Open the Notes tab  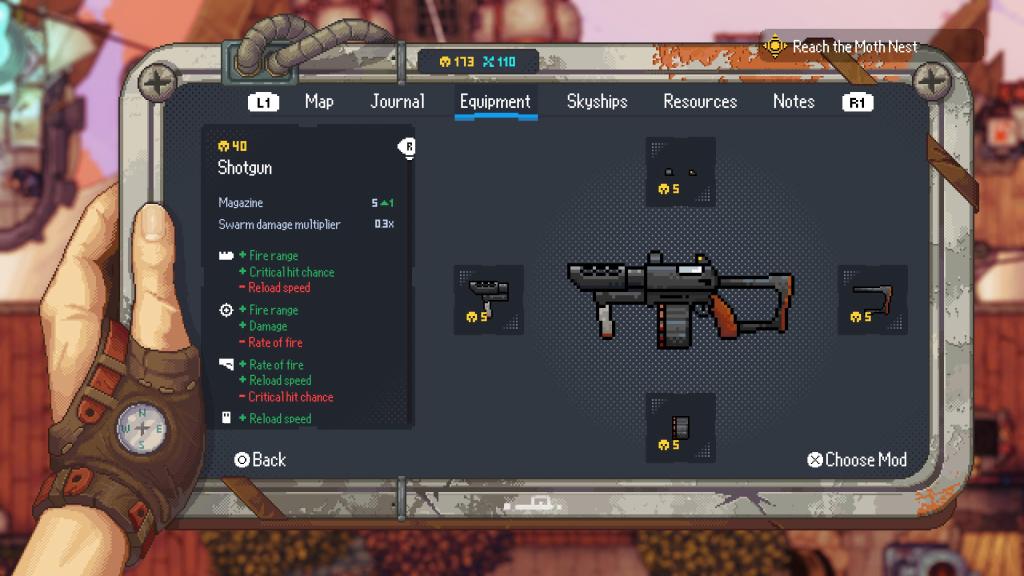[793, 101]
